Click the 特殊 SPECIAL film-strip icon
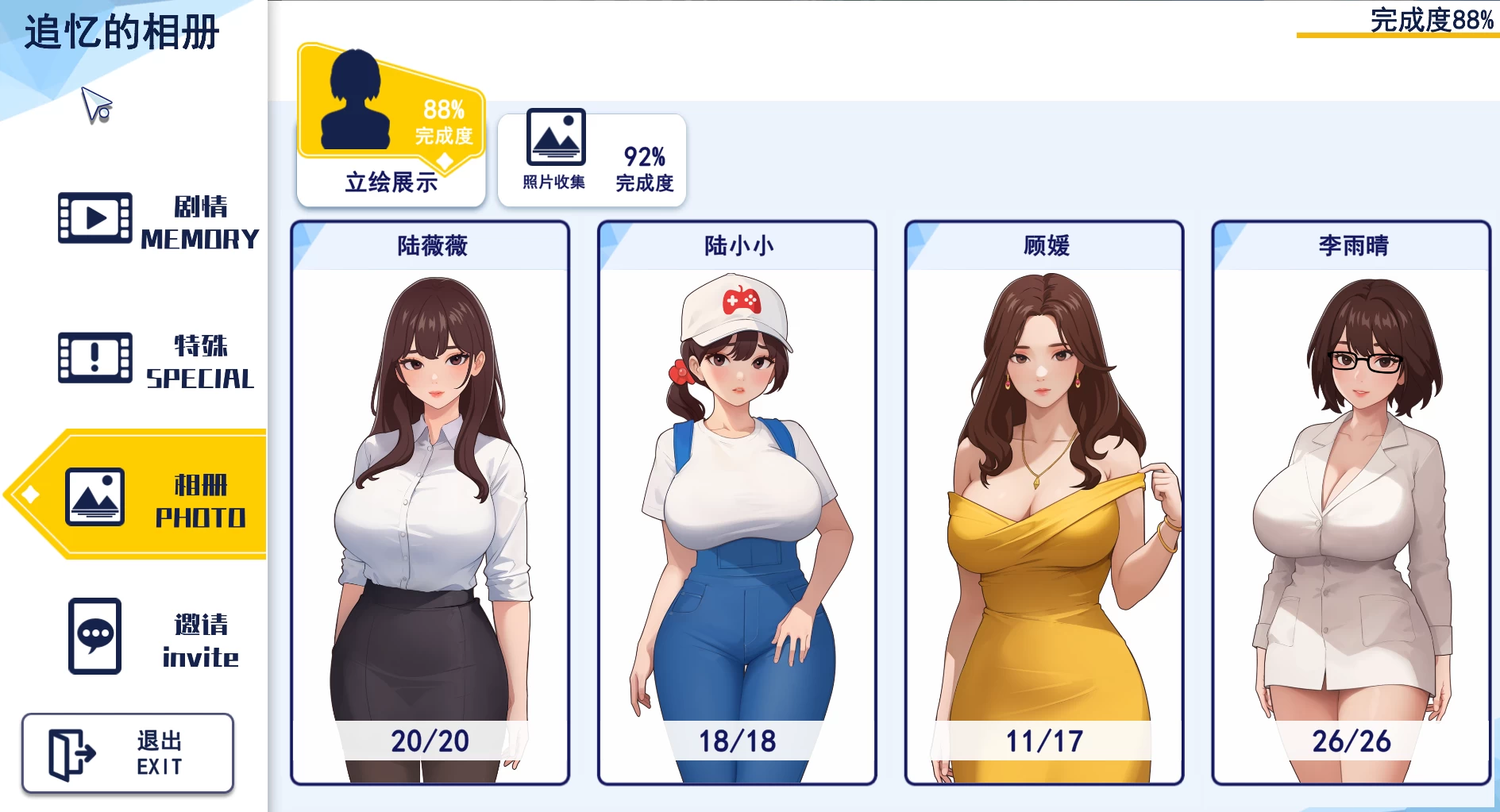 93,358
